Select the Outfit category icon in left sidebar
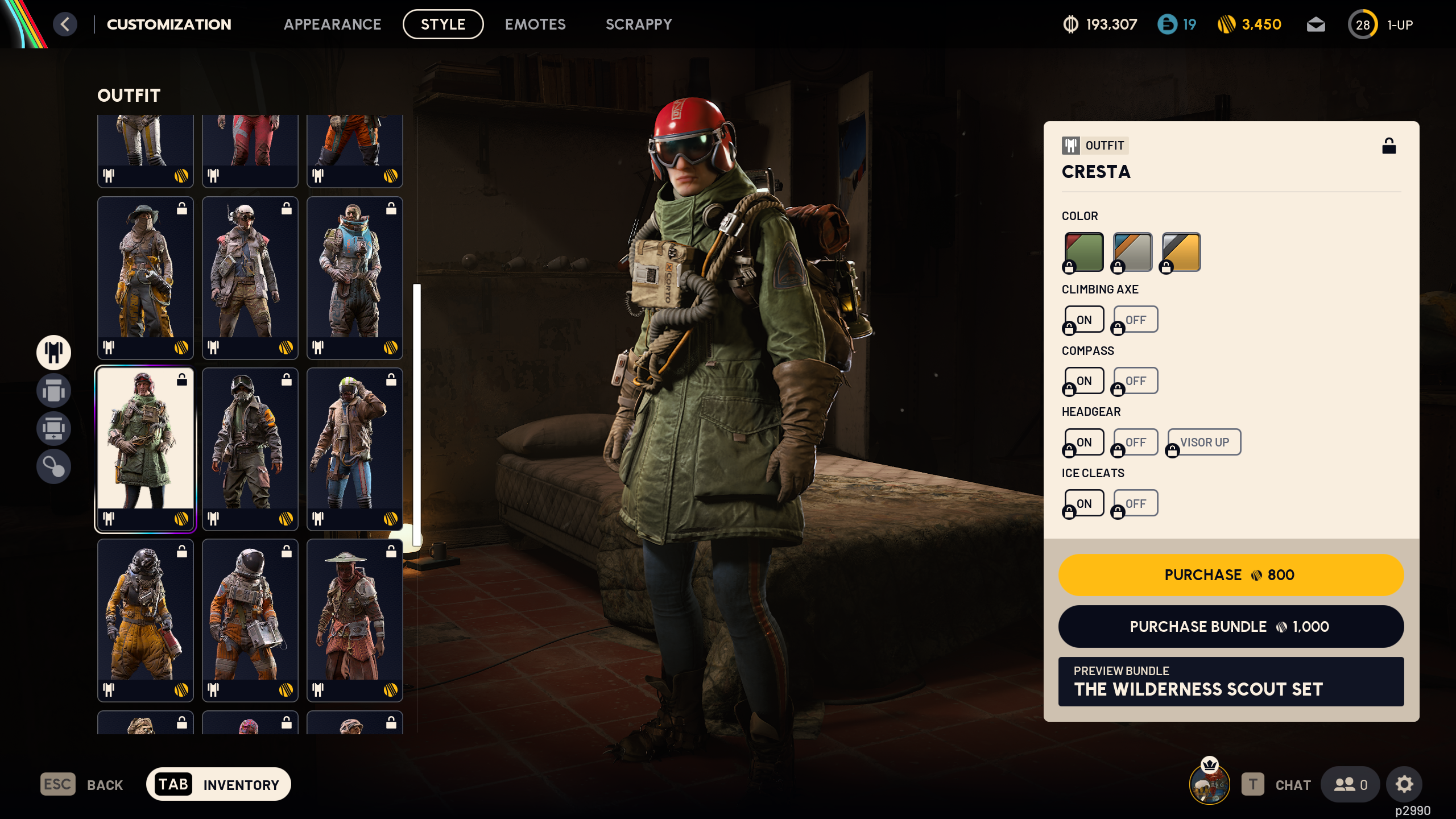Image resolution: width=1456 pixels, height=819 pixels. [54, 353]
